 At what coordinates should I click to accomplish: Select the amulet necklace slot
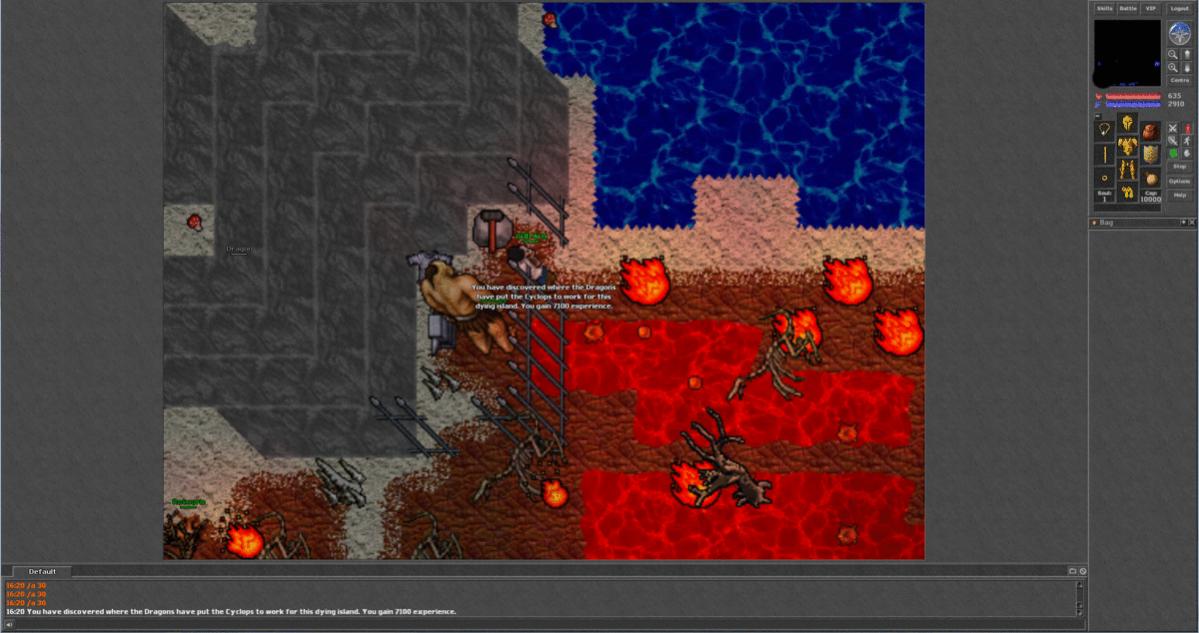1104,130
